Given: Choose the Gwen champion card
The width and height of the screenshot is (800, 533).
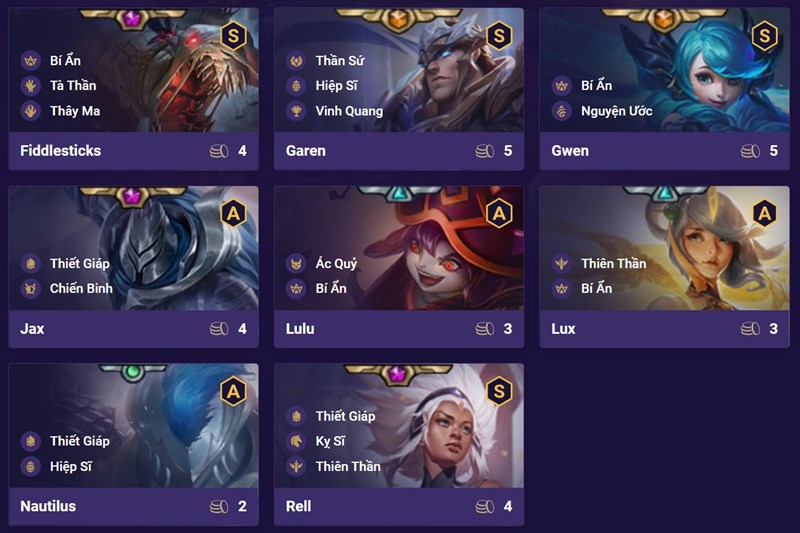Looking at the screenshot, I should coord(664,90).
